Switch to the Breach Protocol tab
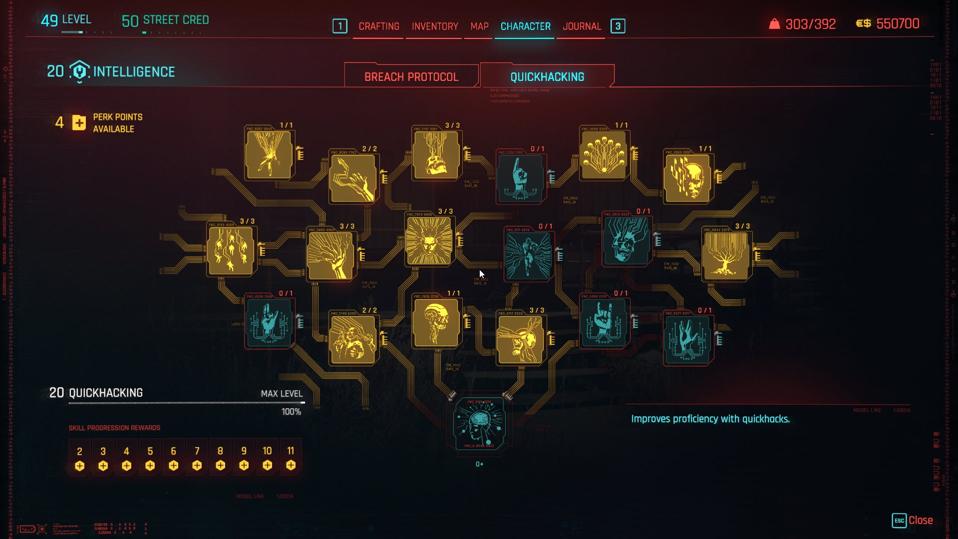Viewport: 958px width, 539px height. 411,76
